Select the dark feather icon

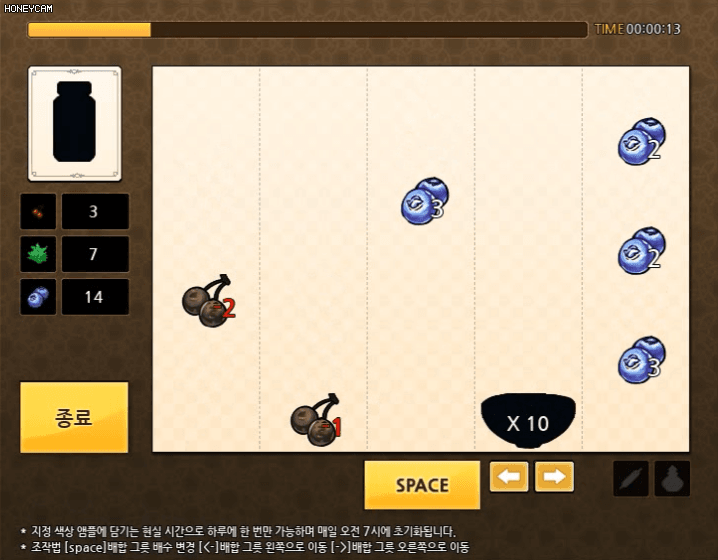[x=631, y=479]
